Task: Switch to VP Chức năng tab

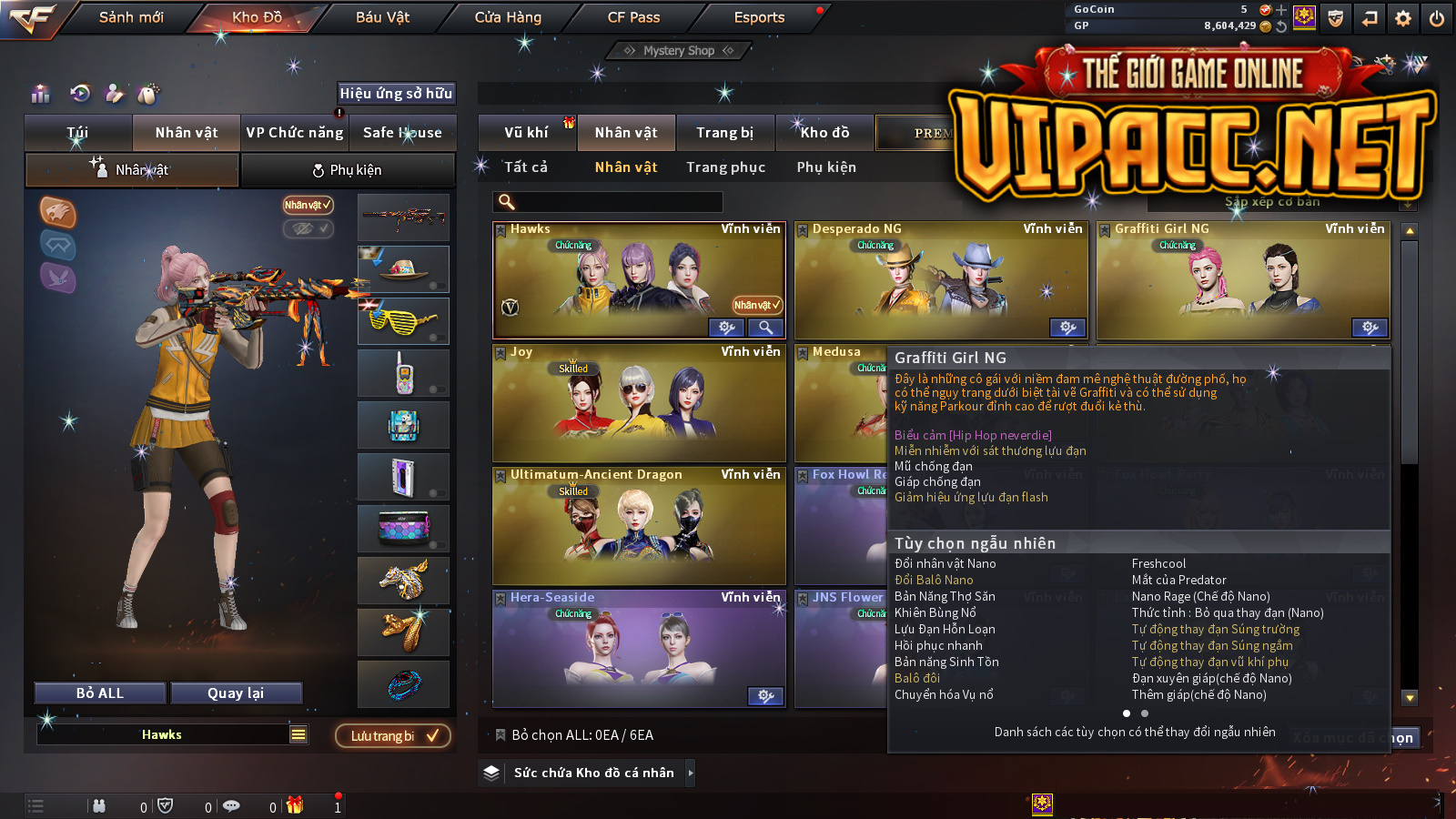Action: (295, 133)
